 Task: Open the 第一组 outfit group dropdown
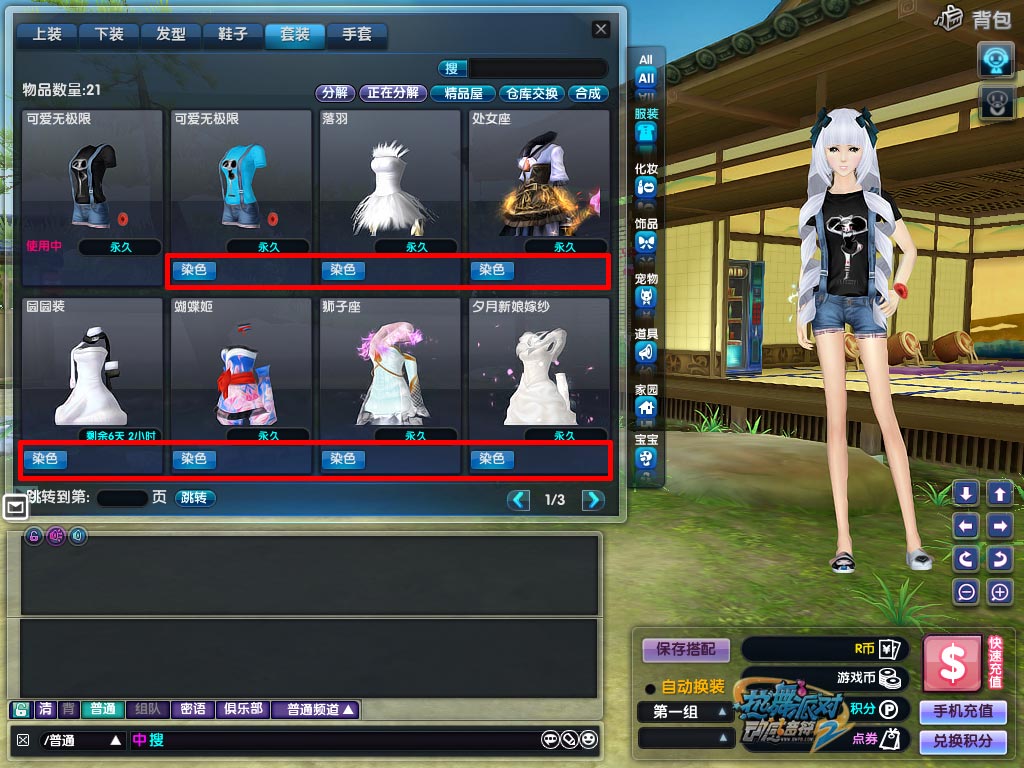tap(685, 712)
